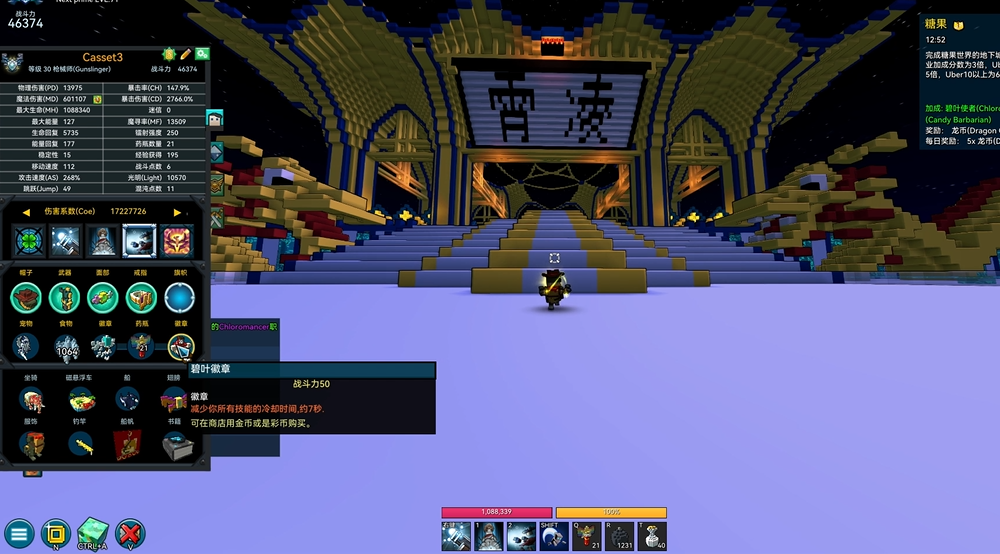Go to next stat with right arrow
Viewport: 1000px width, 554px height.
click(x=178, y=212)
